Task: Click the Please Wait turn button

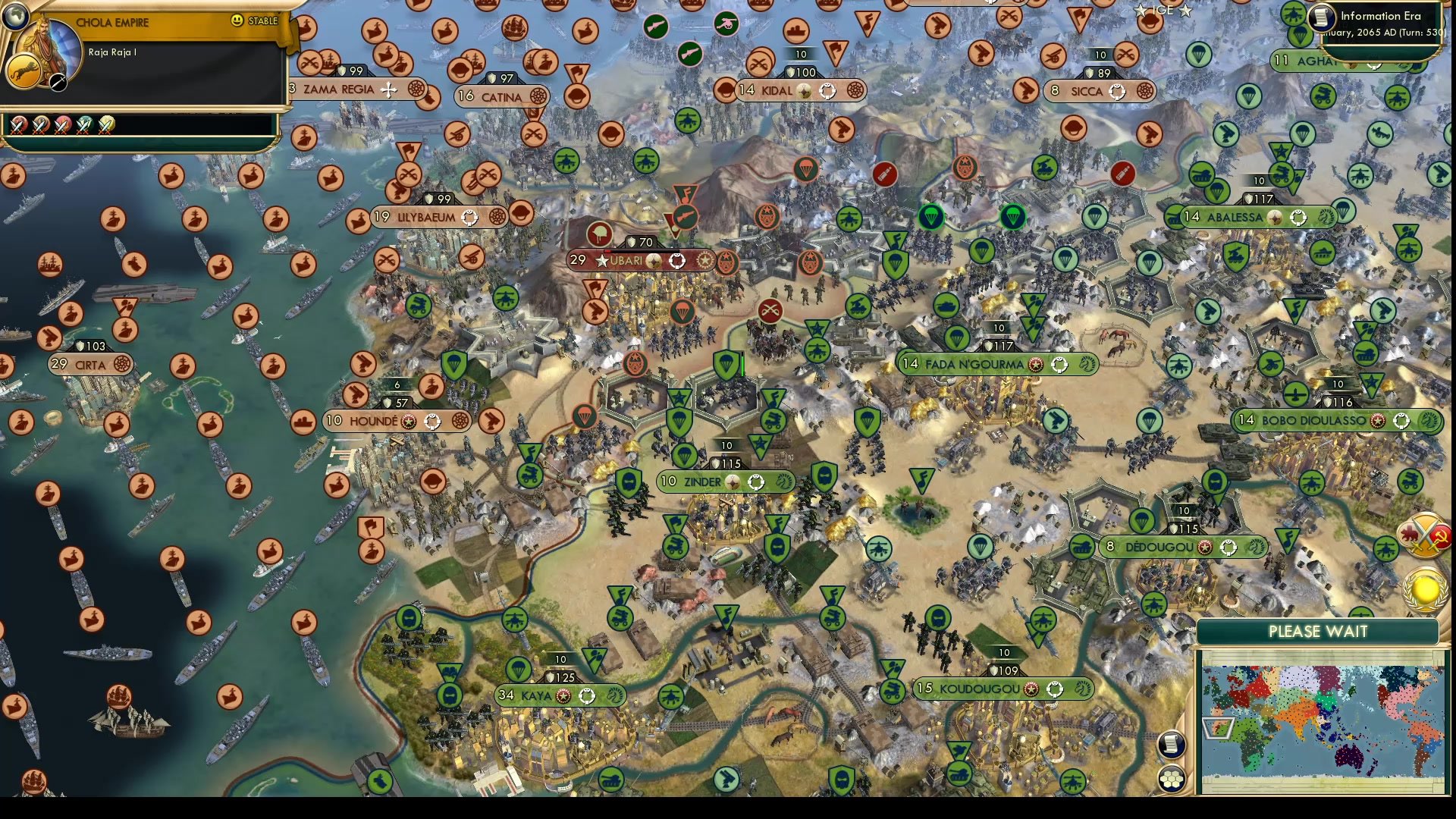Action: [1317, 632]
